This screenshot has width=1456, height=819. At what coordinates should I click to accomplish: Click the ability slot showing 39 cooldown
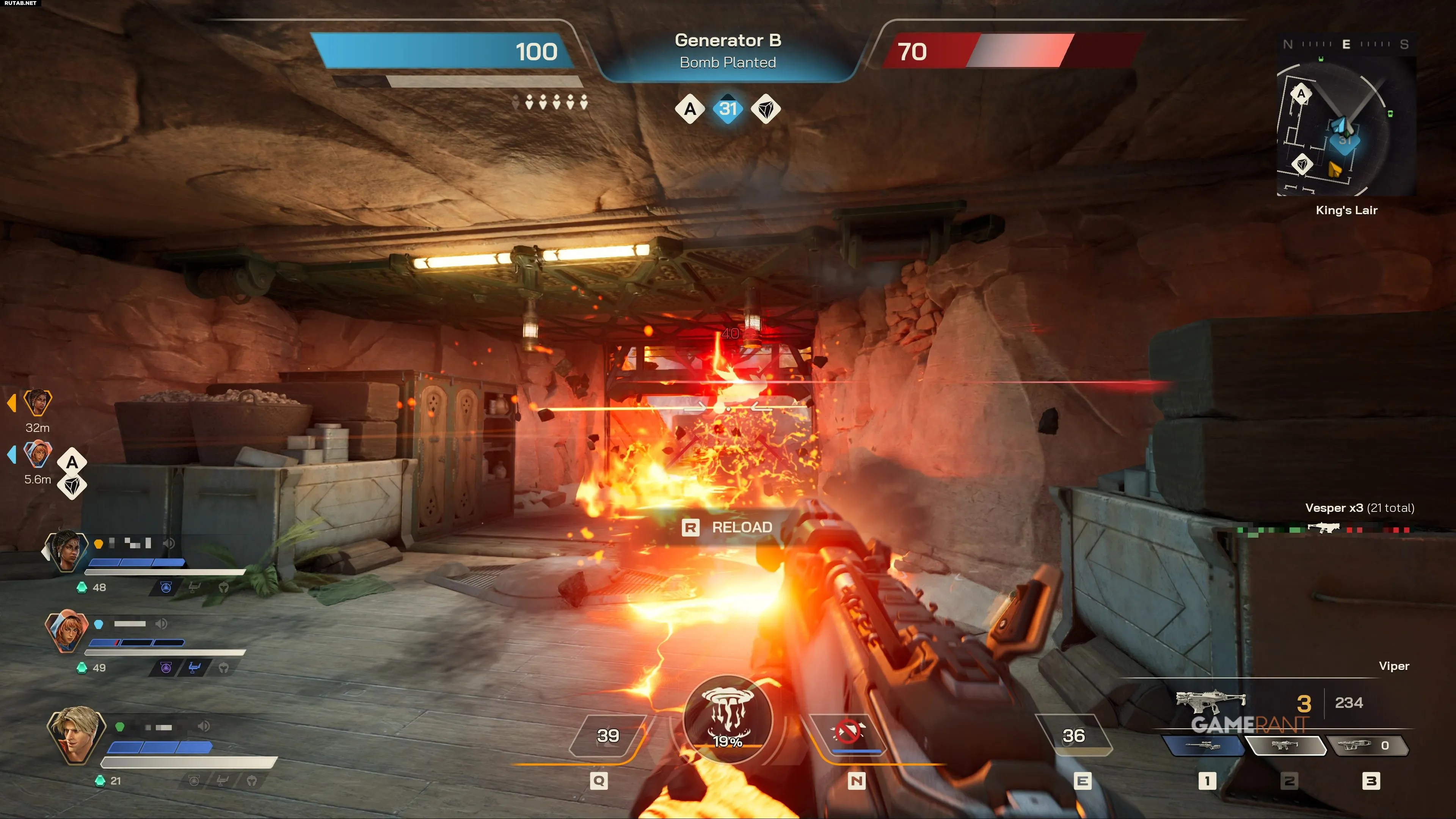pos(608,735)
